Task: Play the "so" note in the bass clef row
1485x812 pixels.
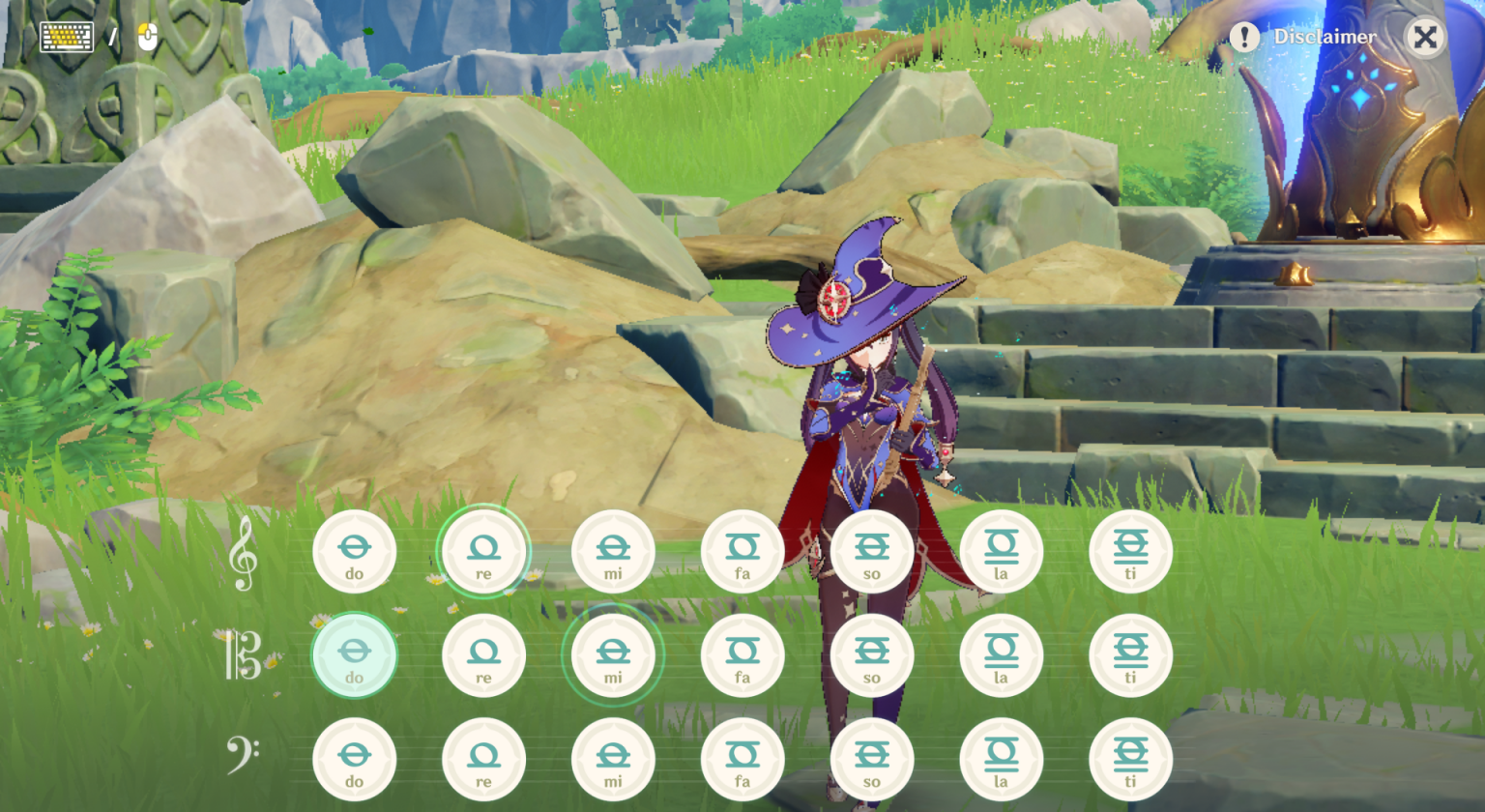Action: click(x=873, y=759)
